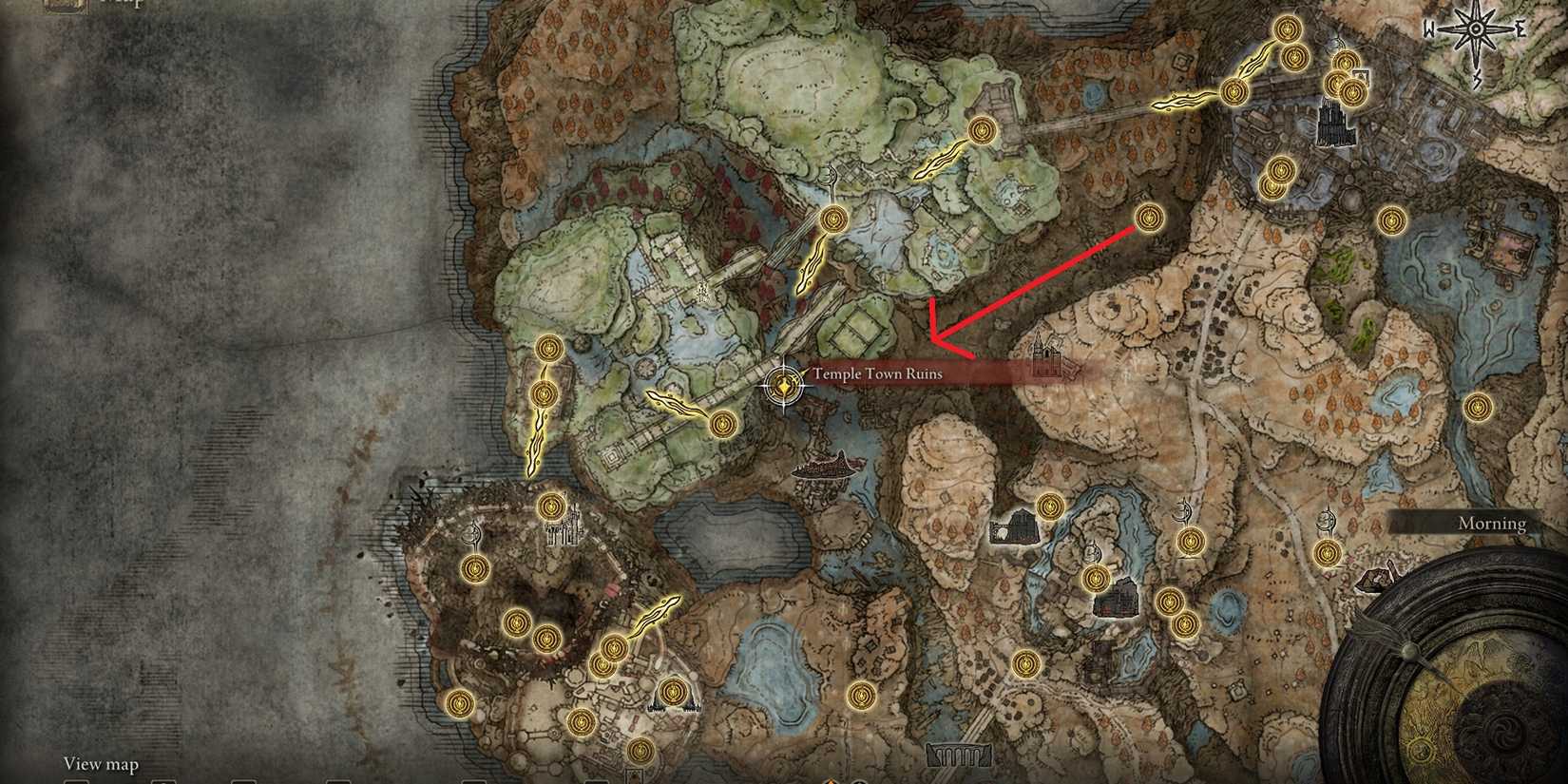Click the View map option
The width and height of the screenshot is (1568, 784).
click(x=100, y=763)
